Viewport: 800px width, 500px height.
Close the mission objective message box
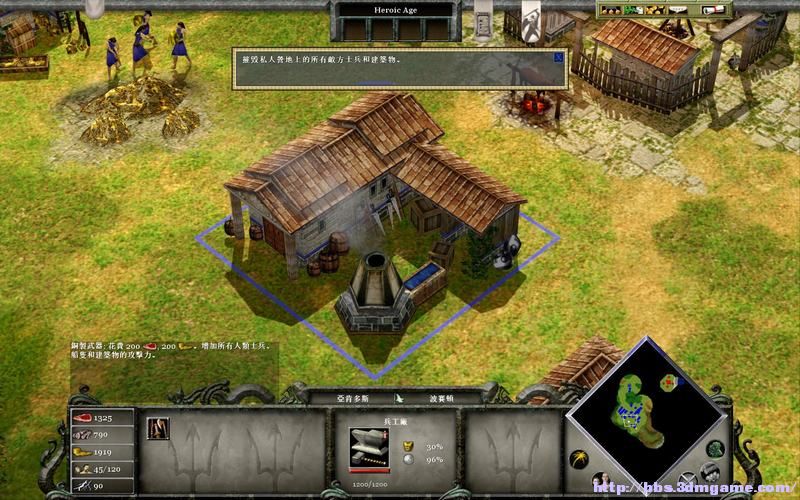557,58
